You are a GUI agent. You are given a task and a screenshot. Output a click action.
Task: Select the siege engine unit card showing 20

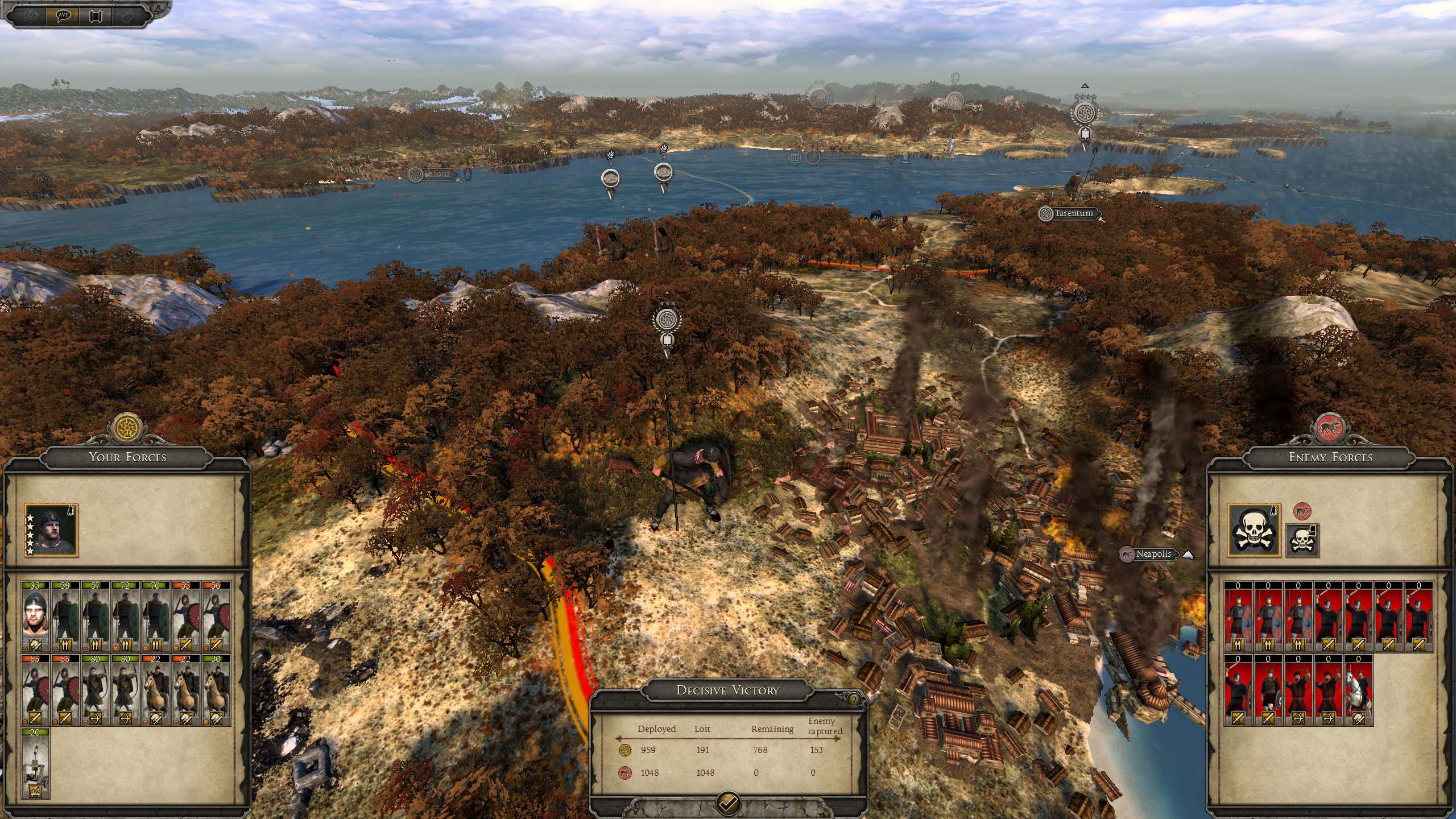coord(35,763)
